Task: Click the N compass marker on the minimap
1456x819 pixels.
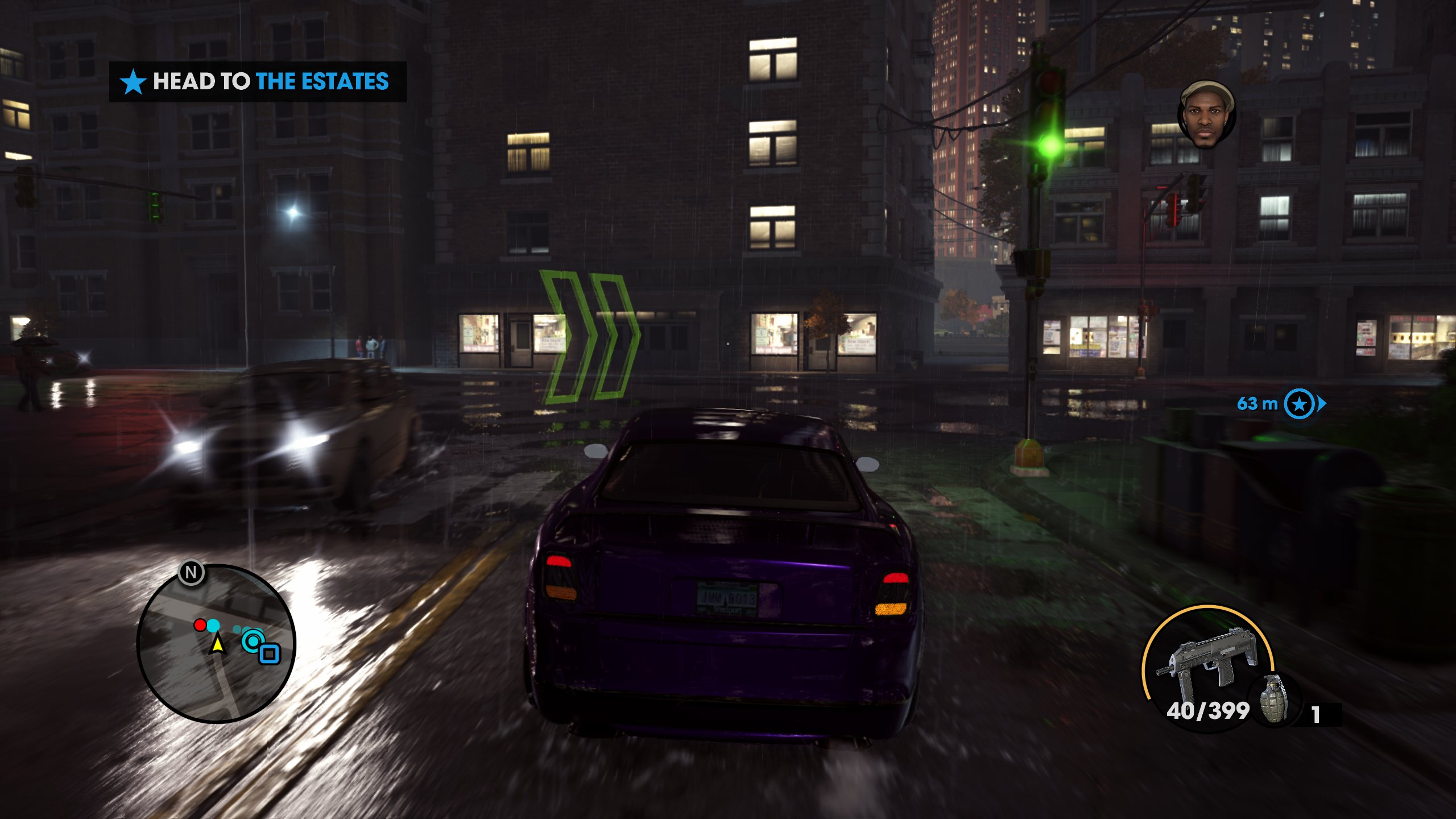Action: [x=191, y=572]
